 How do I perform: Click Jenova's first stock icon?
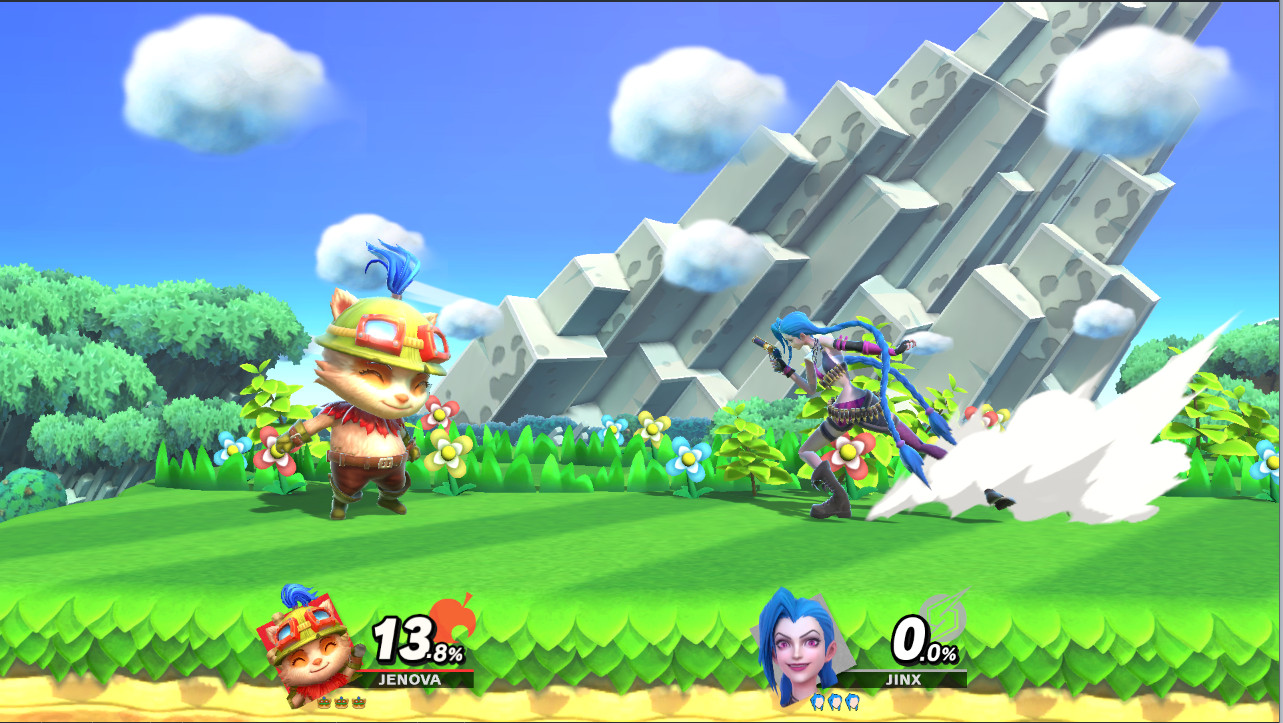coord(323,701)
